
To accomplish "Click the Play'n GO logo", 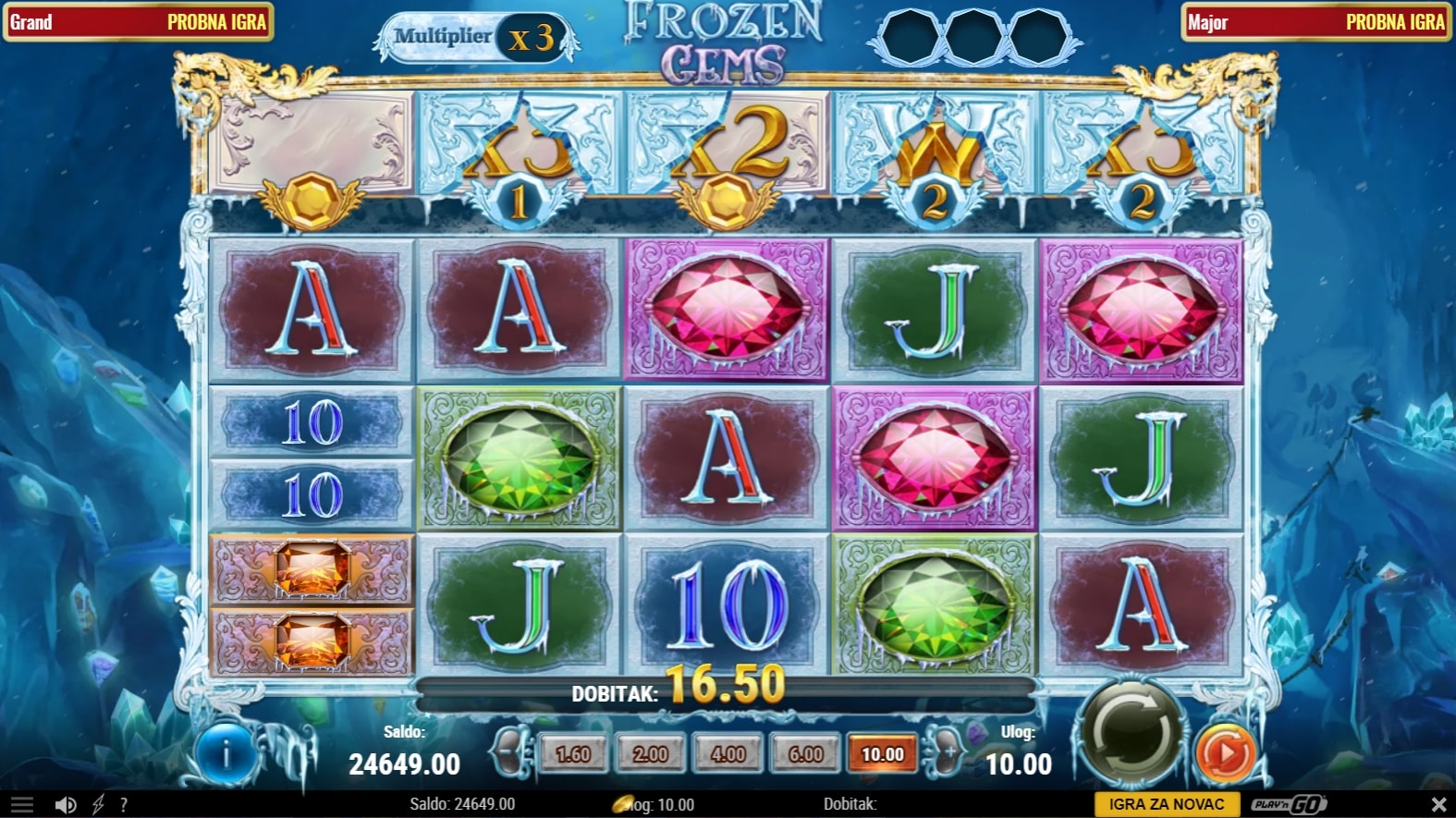I will click(x=1289, y=804).
